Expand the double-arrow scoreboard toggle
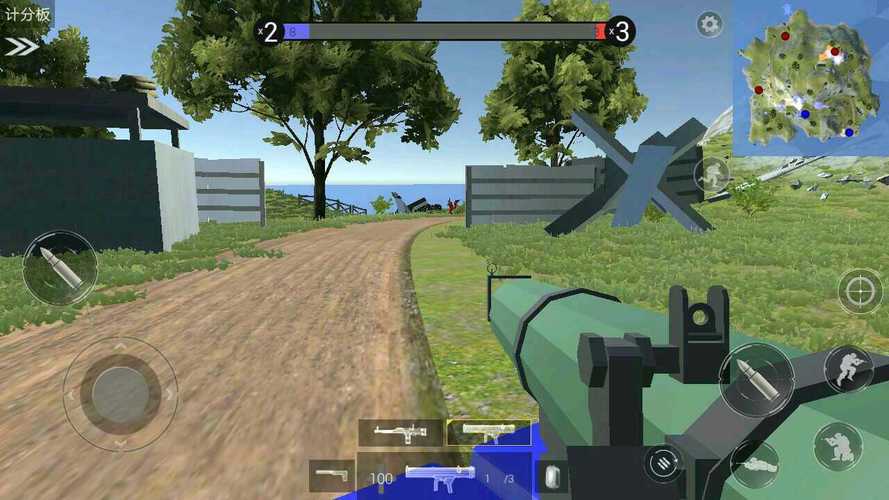Viewport: 889px width, 500px height. pyautogui.click(x=21, y=46)
